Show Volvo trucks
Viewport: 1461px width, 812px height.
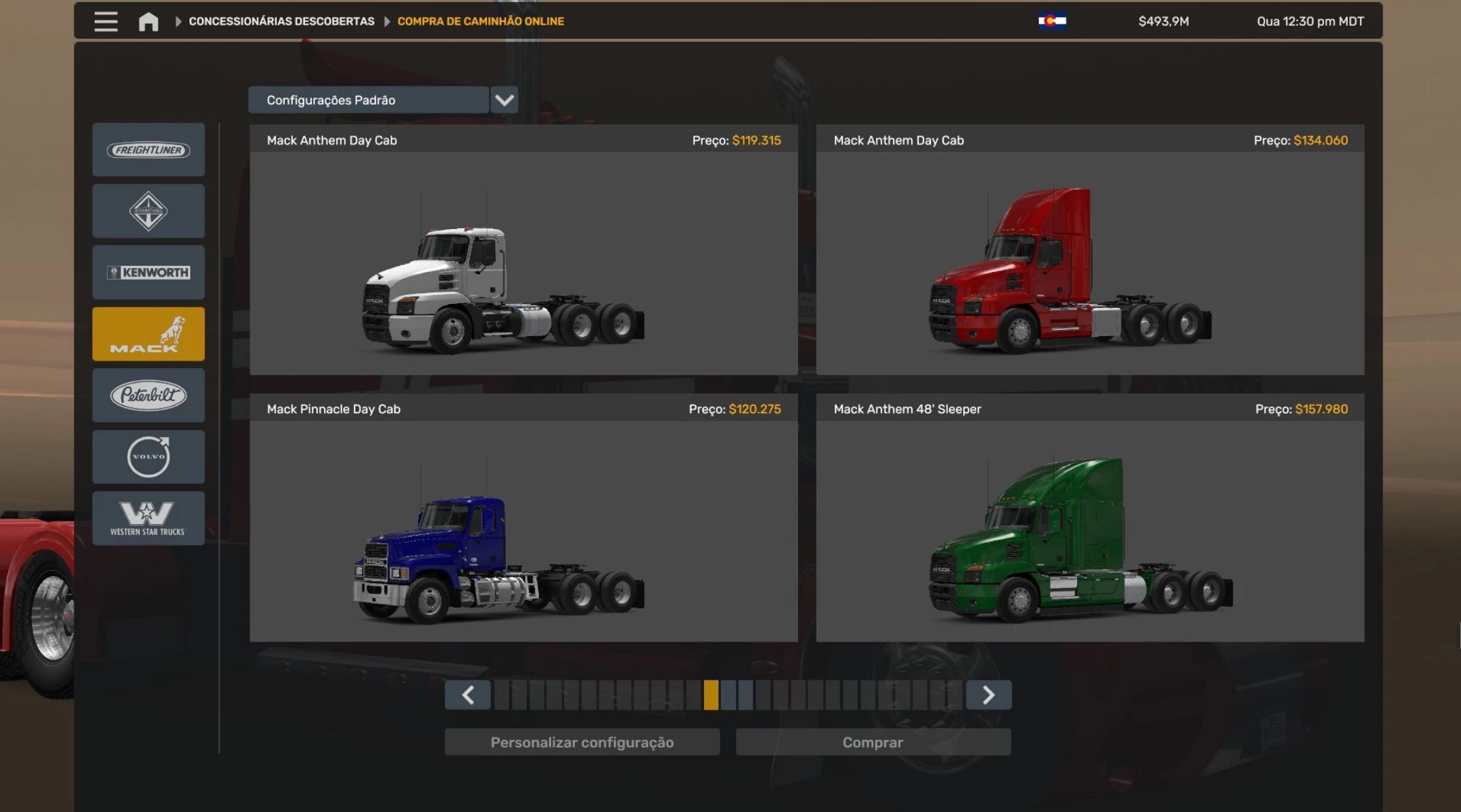click(148, 457)
